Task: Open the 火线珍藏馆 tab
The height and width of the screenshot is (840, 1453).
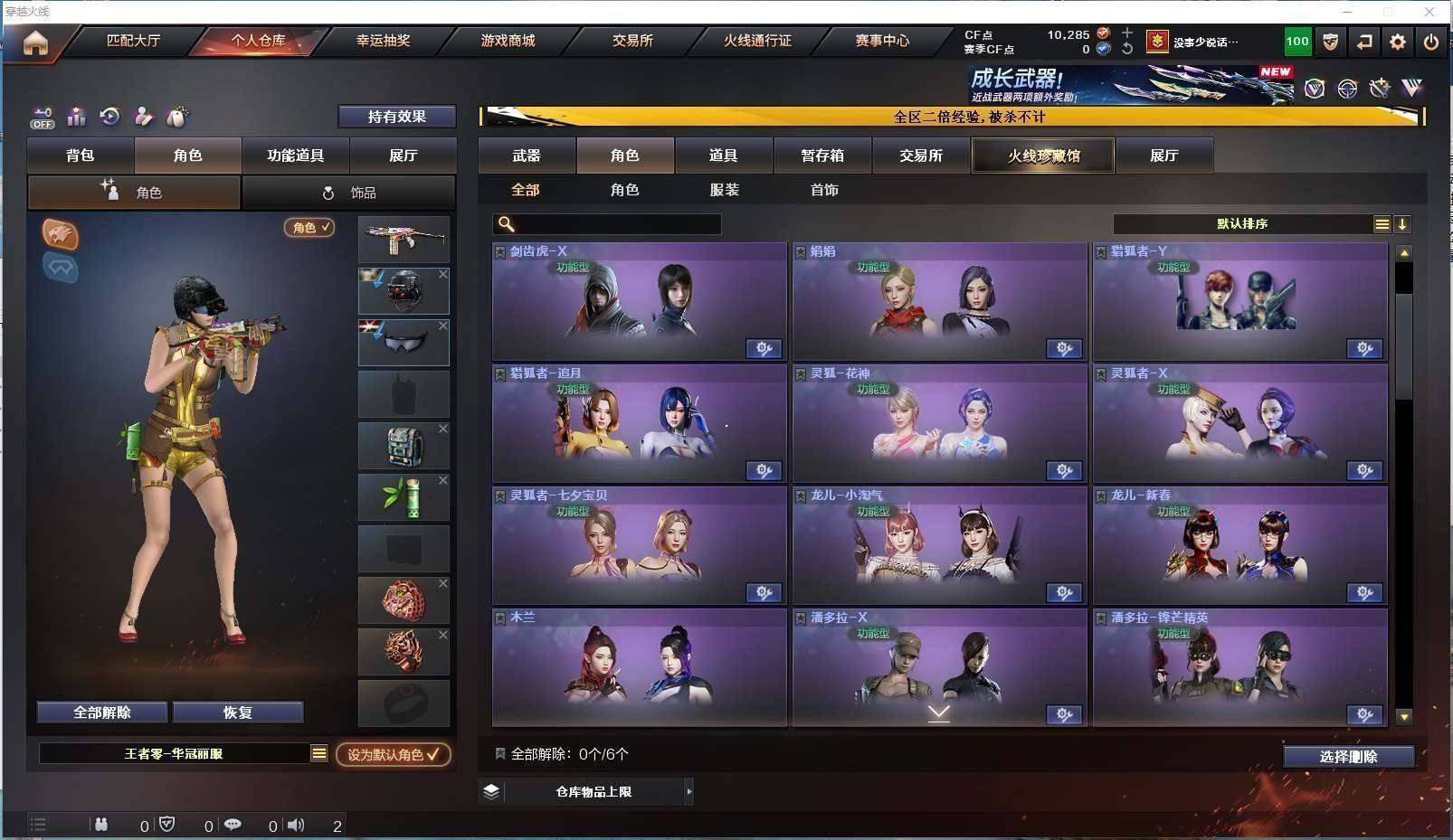Action: 1043,156
